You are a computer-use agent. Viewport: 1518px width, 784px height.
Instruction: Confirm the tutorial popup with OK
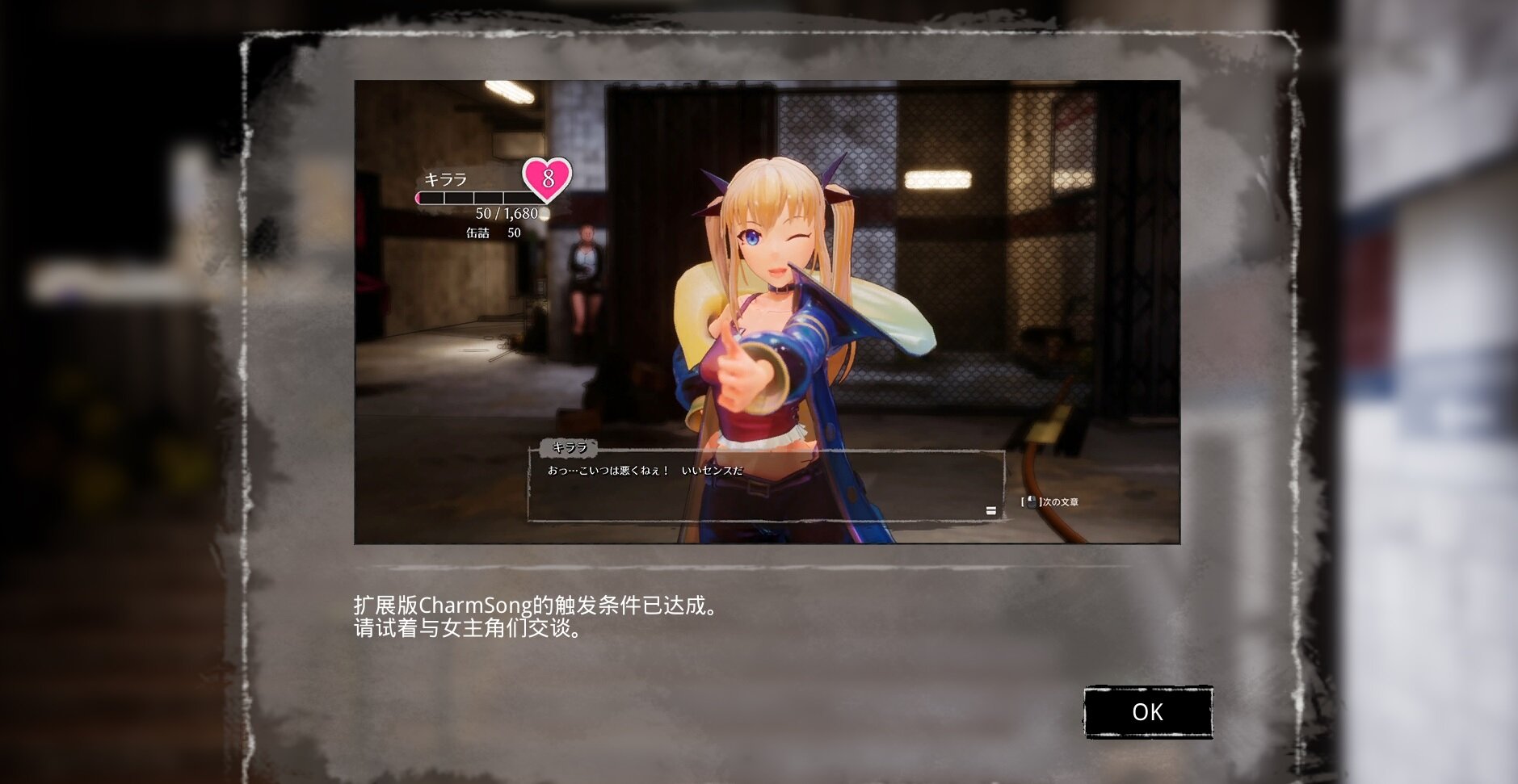(x=1147, y=711)
